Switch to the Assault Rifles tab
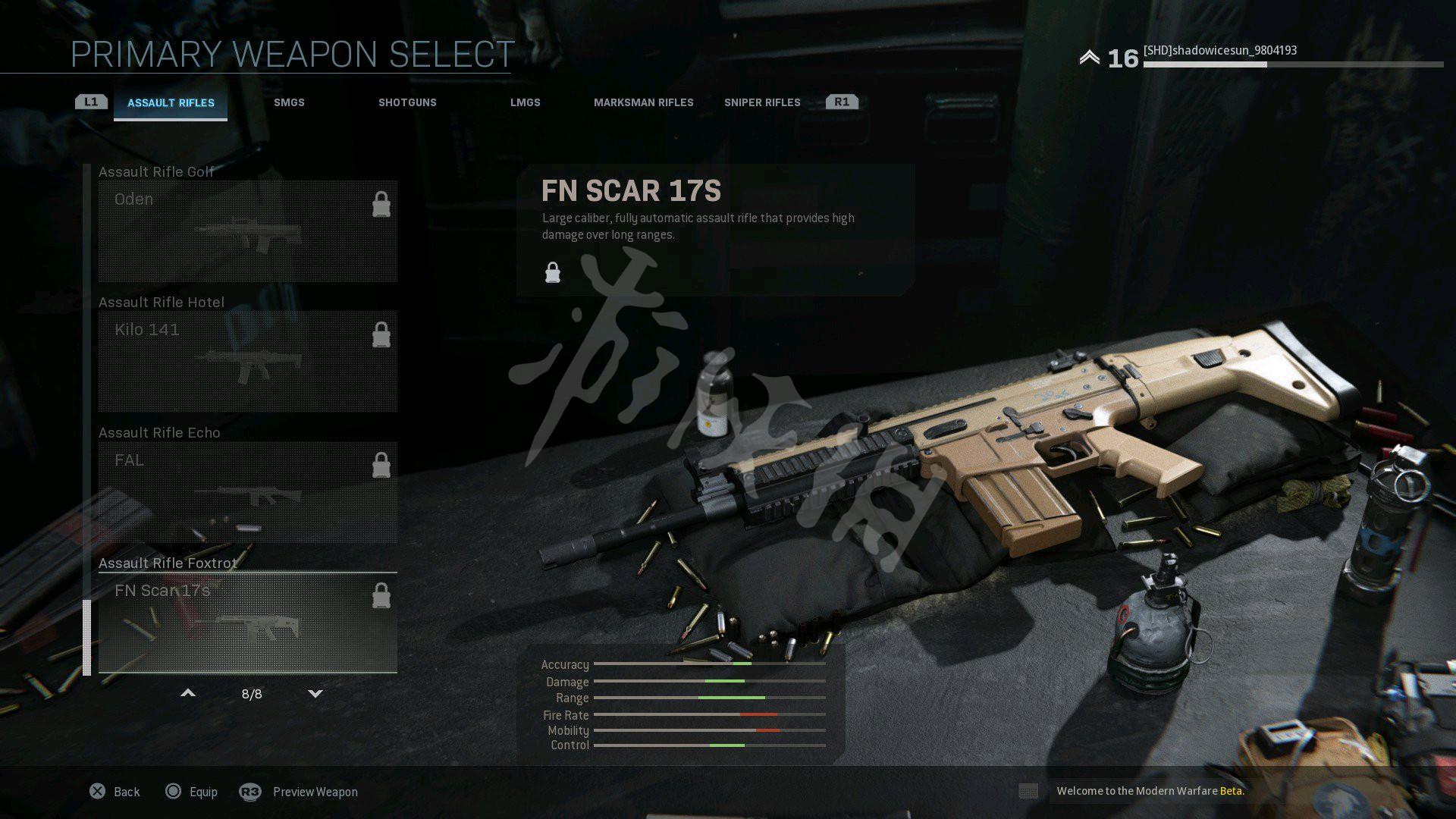This screenshot has width=1456, height=819. pyautogui.click(x=171, y=103)
